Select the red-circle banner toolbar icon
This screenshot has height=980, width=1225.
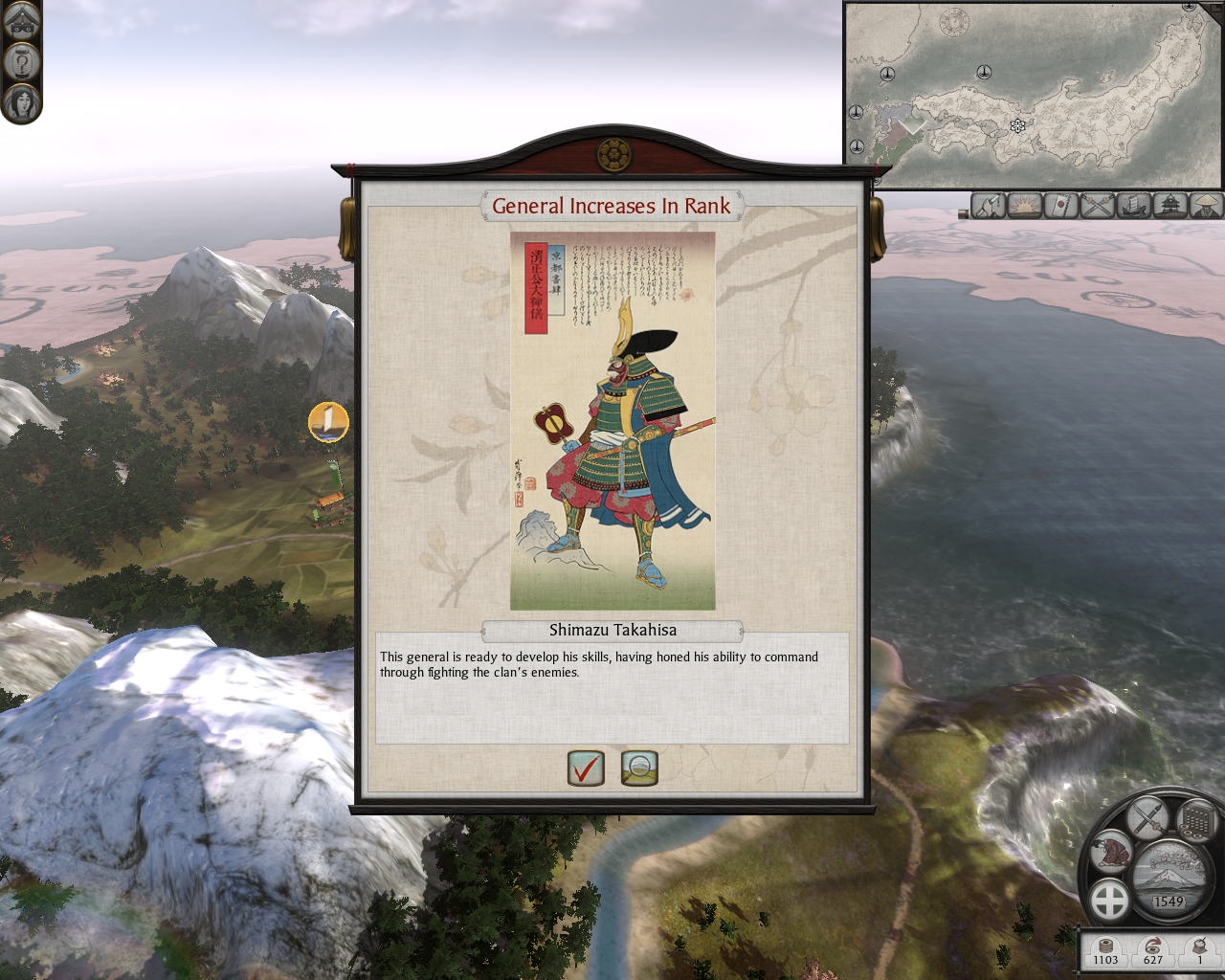(1061, 205)
